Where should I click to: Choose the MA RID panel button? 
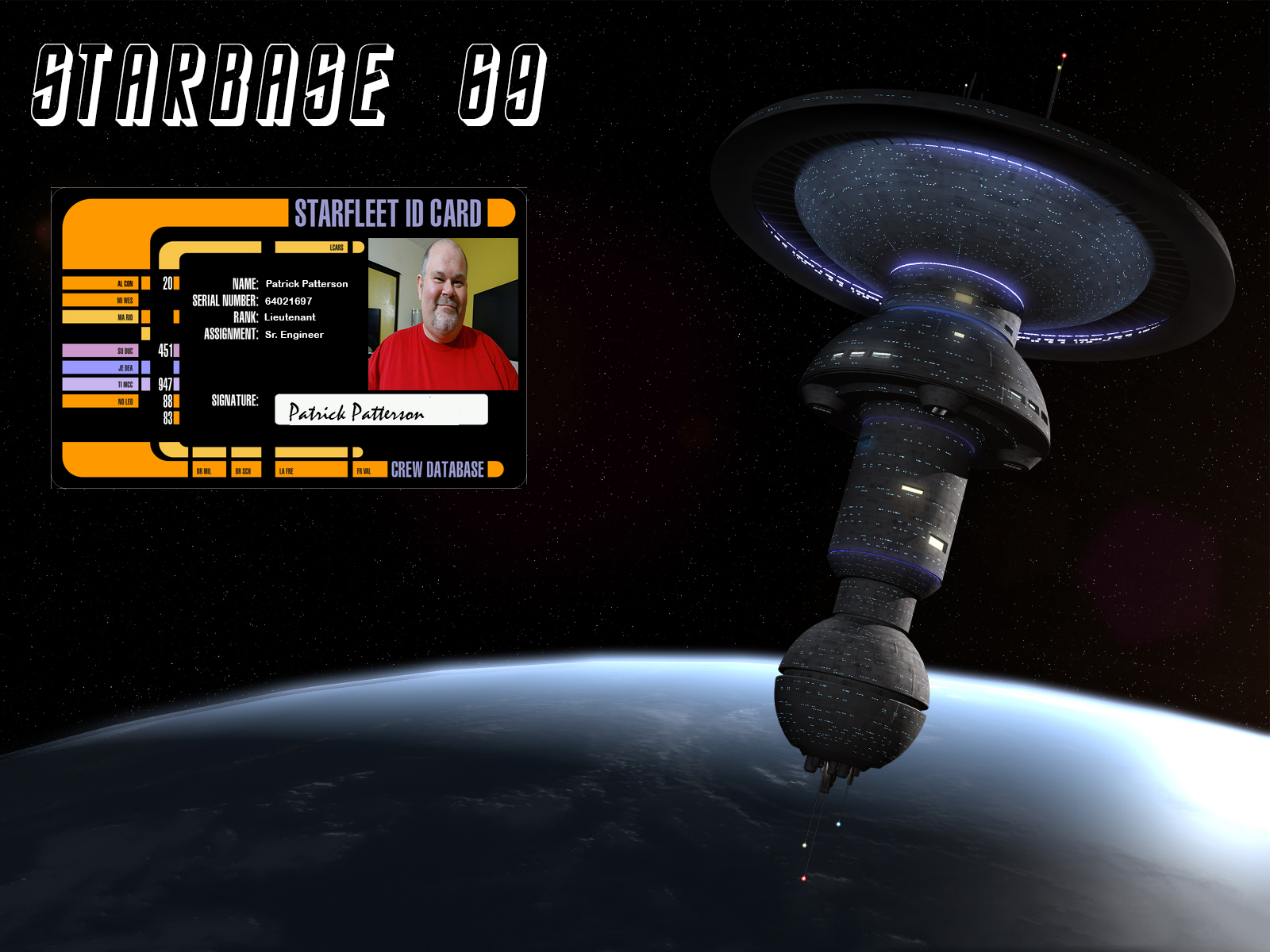(x=101, y=317)
